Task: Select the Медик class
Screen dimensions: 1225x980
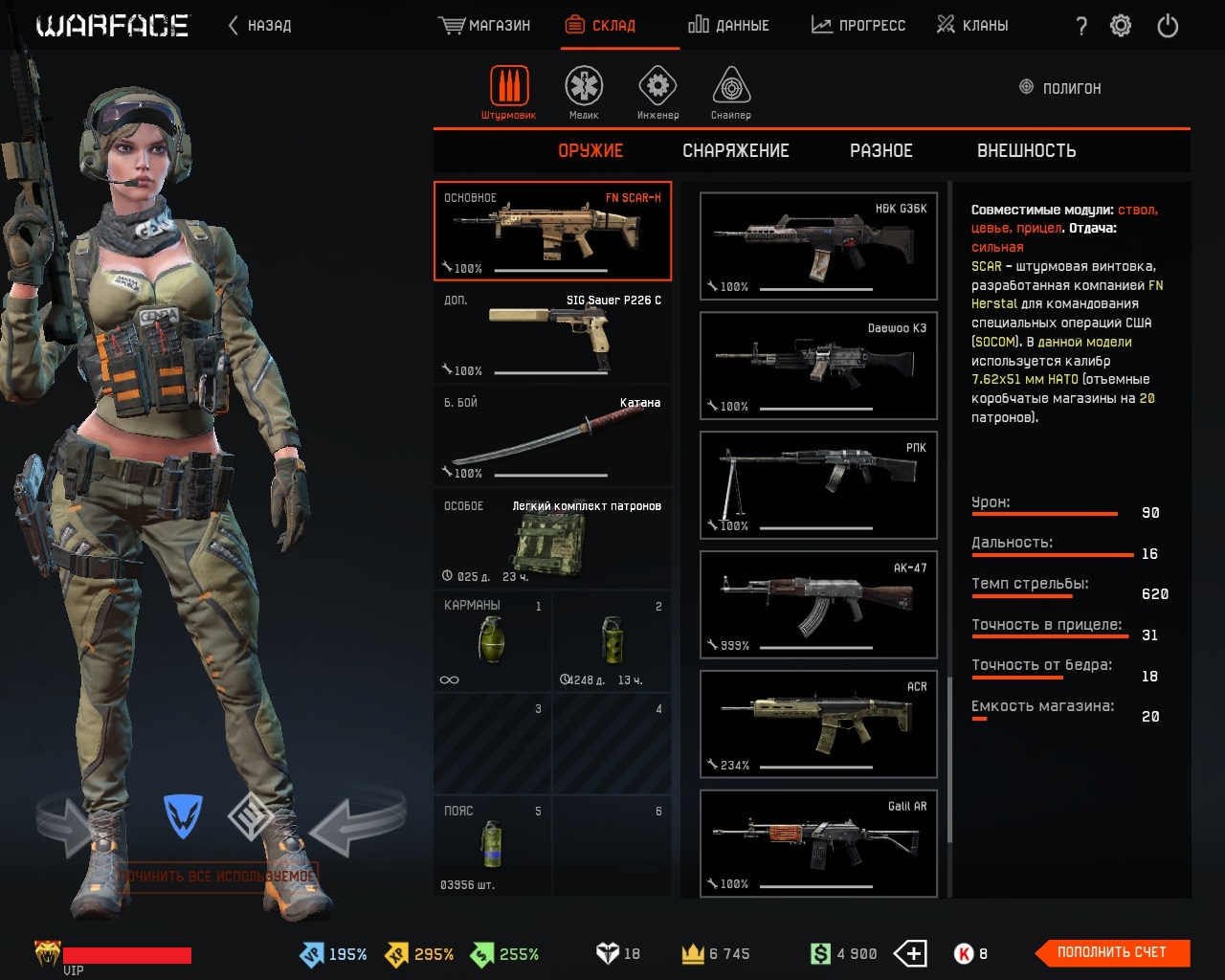Action: click(584, 93)
